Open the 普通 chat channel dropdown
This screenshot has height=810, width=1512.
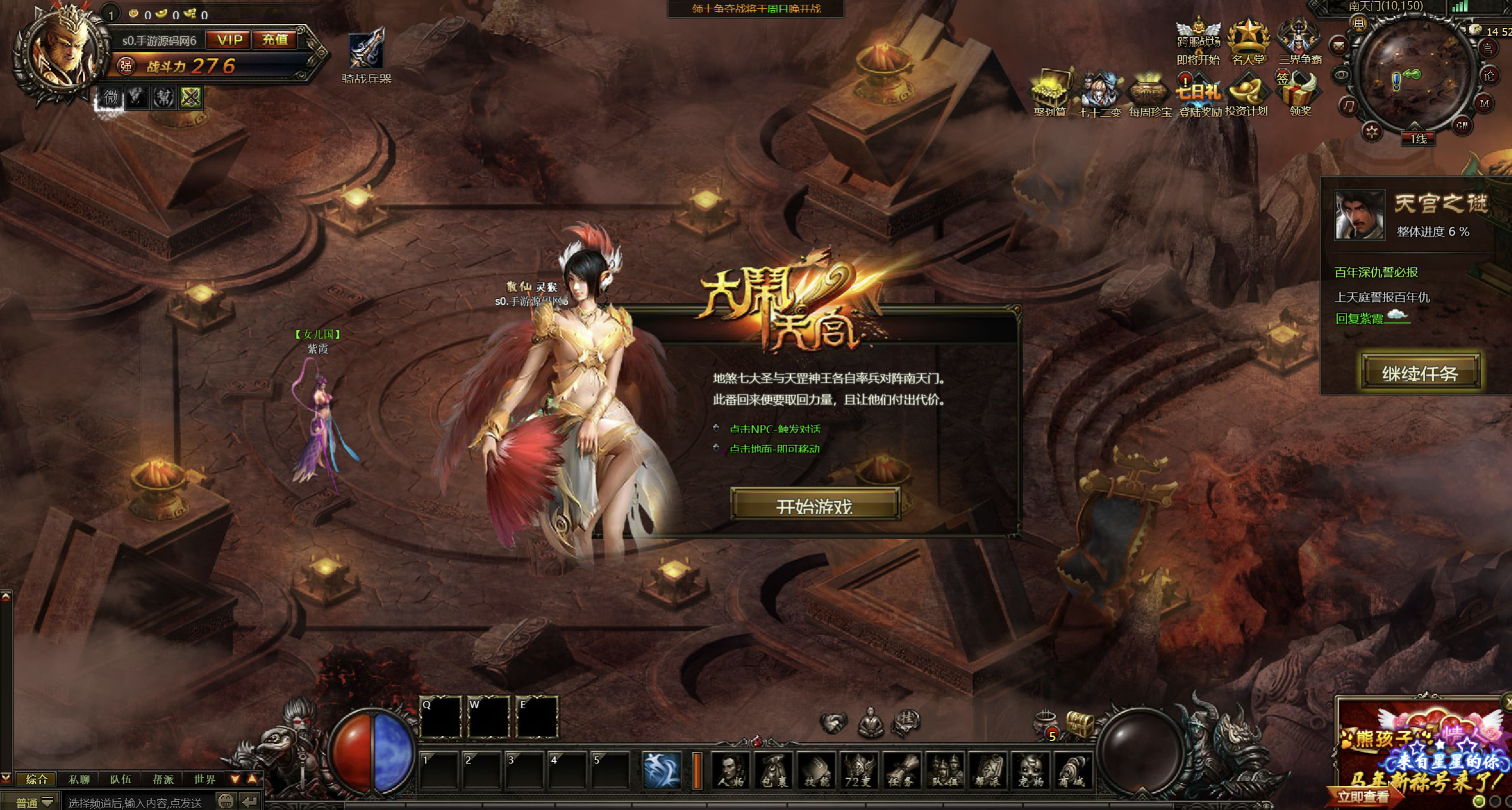(35, 802)
